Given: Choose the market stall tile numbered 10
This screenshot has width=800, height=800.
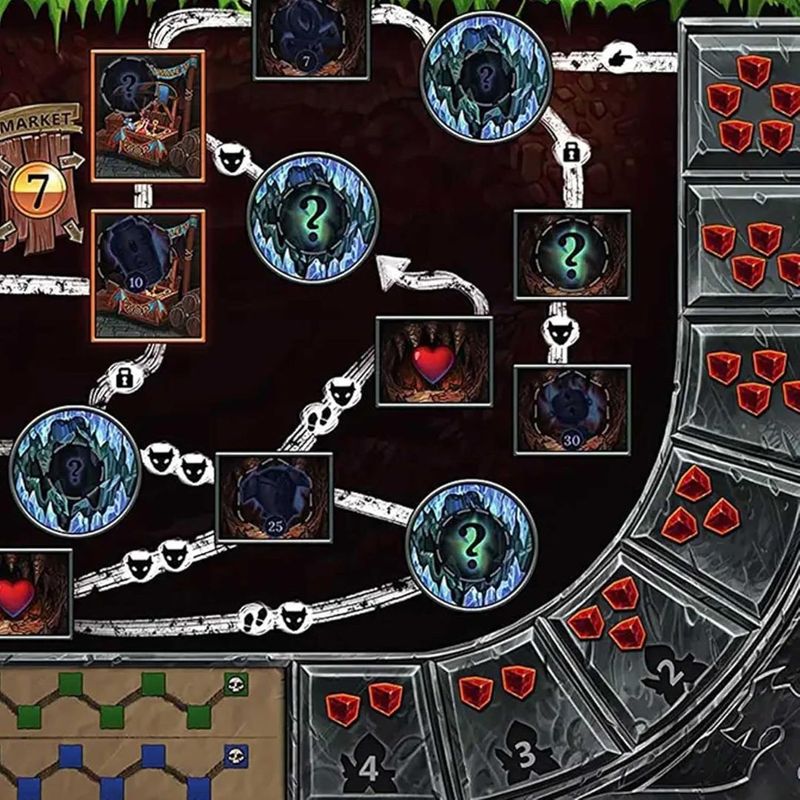Looking at the screenshot, I should [147, 273].
